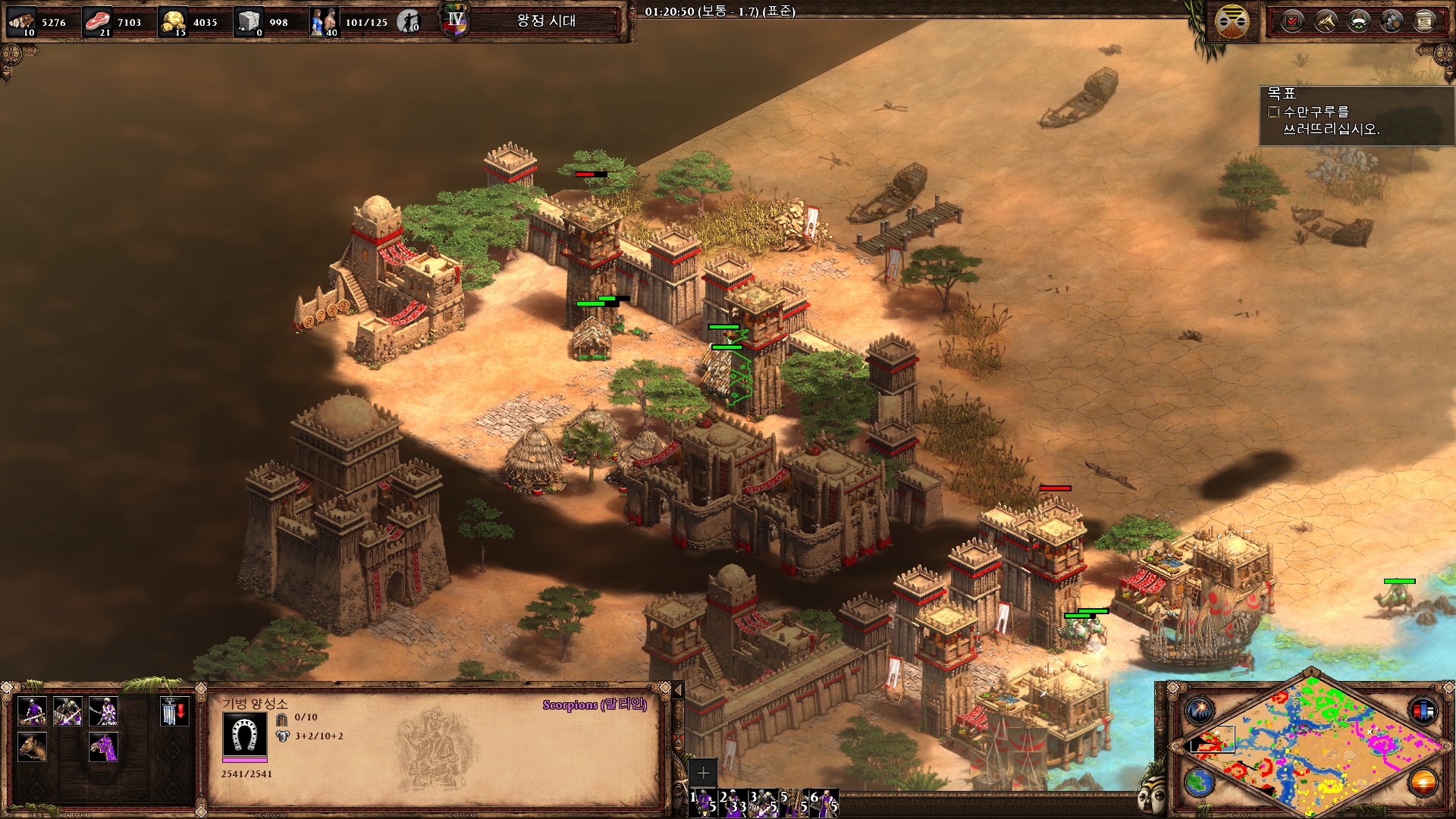Open the gear technology tree button
The image size is (1456, 819).
[x=1392, y=21]
